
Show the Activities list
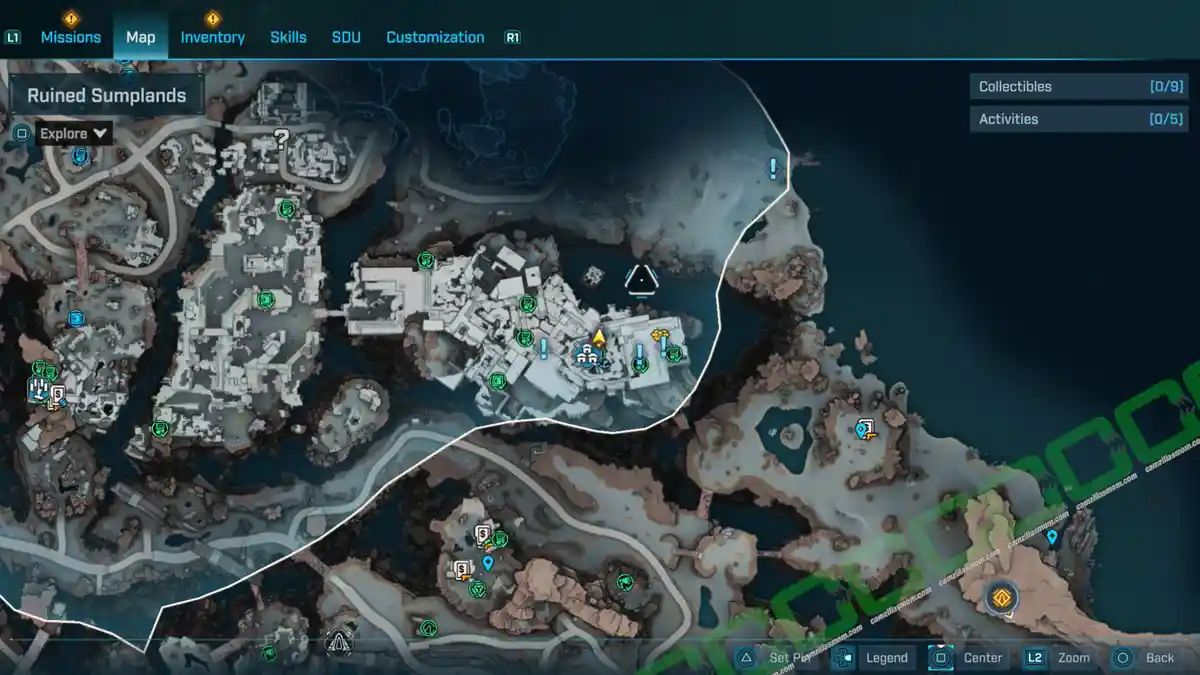[1063, 119]
